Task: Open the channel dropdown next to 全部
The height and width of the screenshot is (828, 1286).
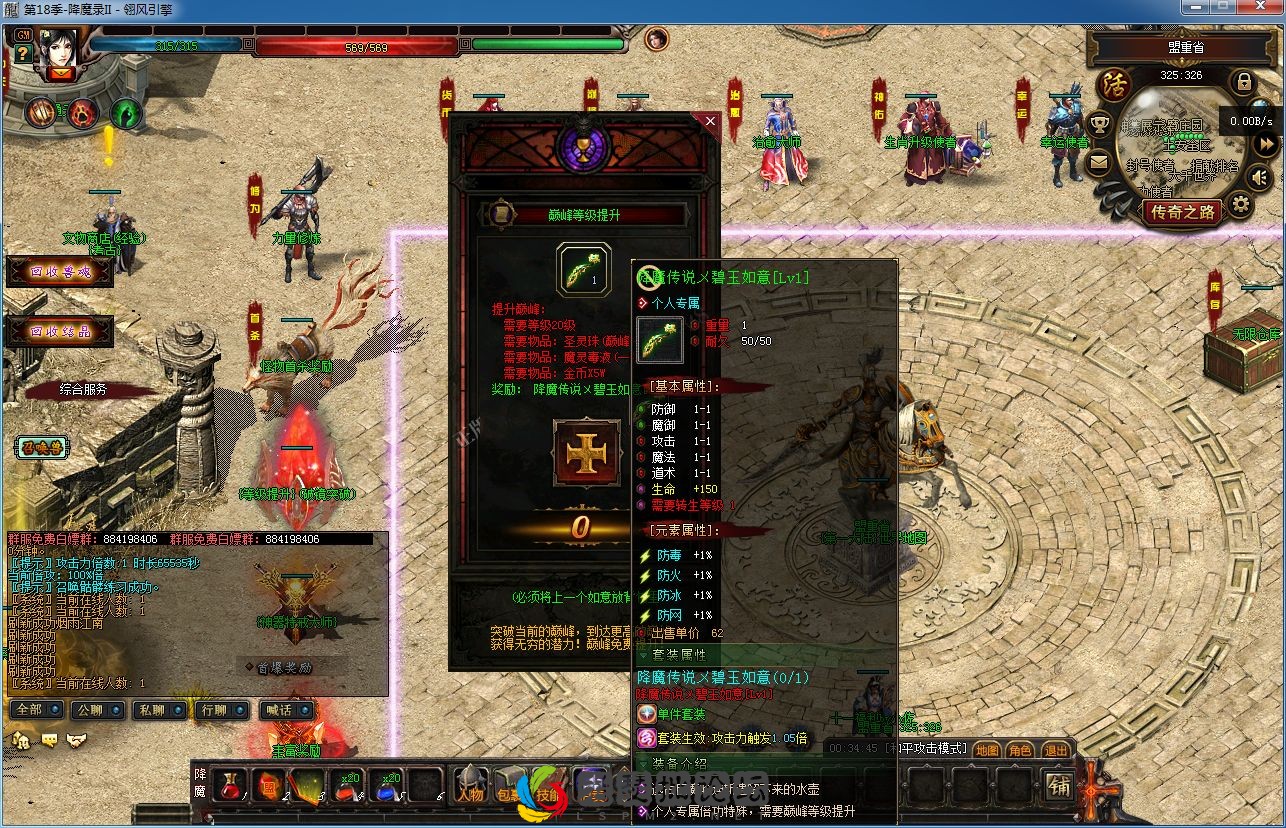Action: coord(54,710)
